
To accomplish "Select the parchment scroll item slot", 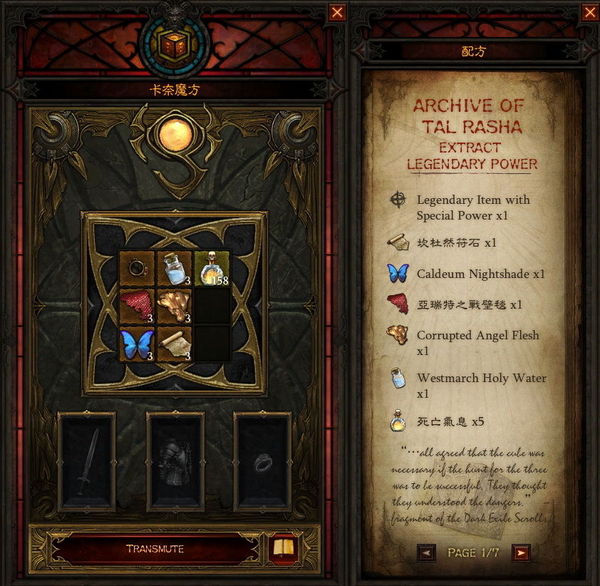I will pos(174,342).
